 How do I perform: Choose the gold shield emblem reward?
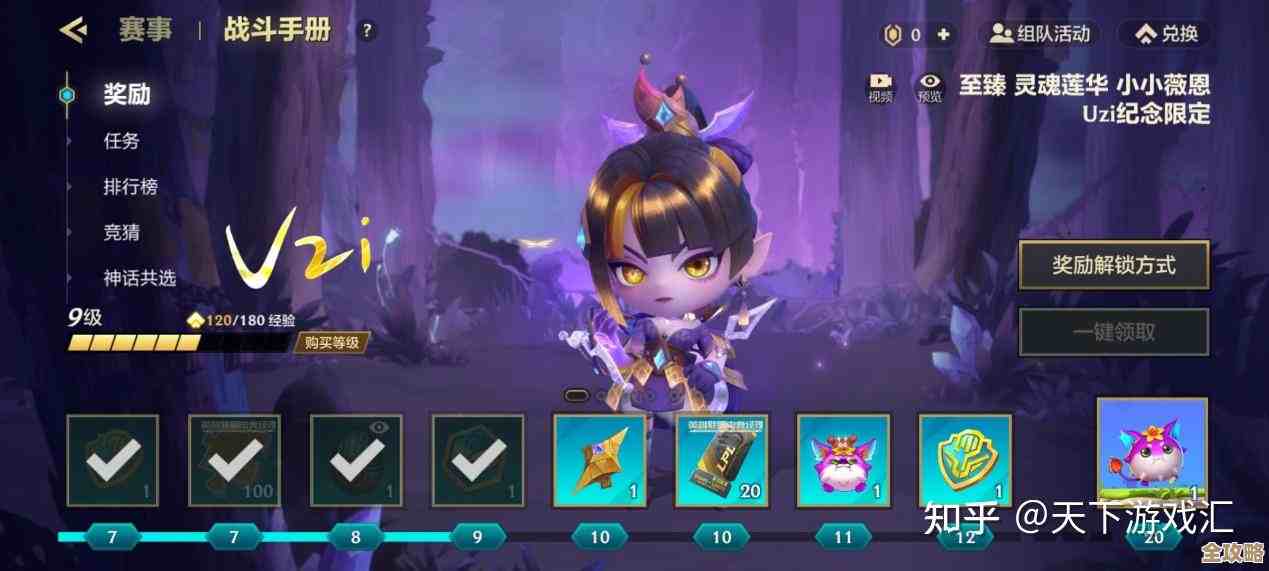pos(964,460)
